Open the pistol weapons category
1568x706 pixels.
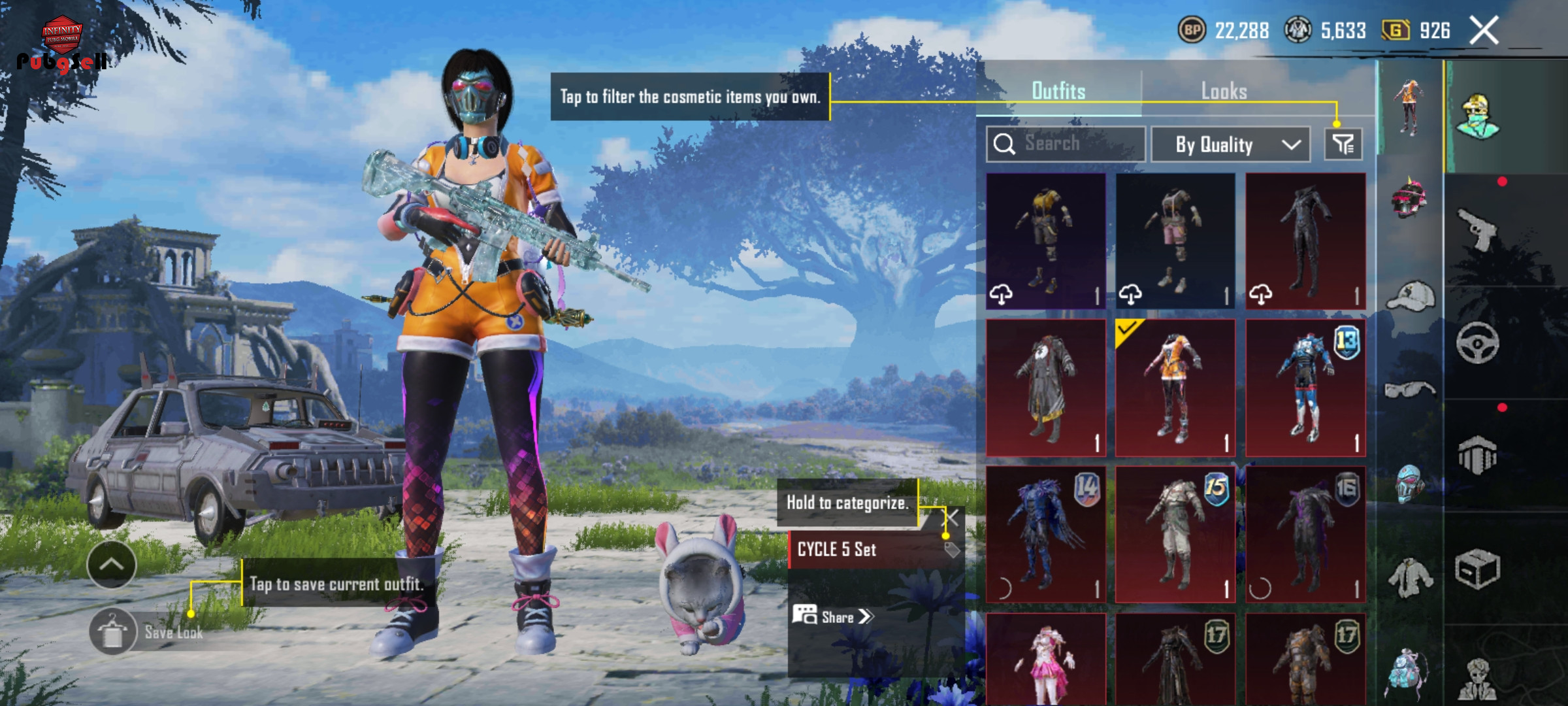[1477, 229]
